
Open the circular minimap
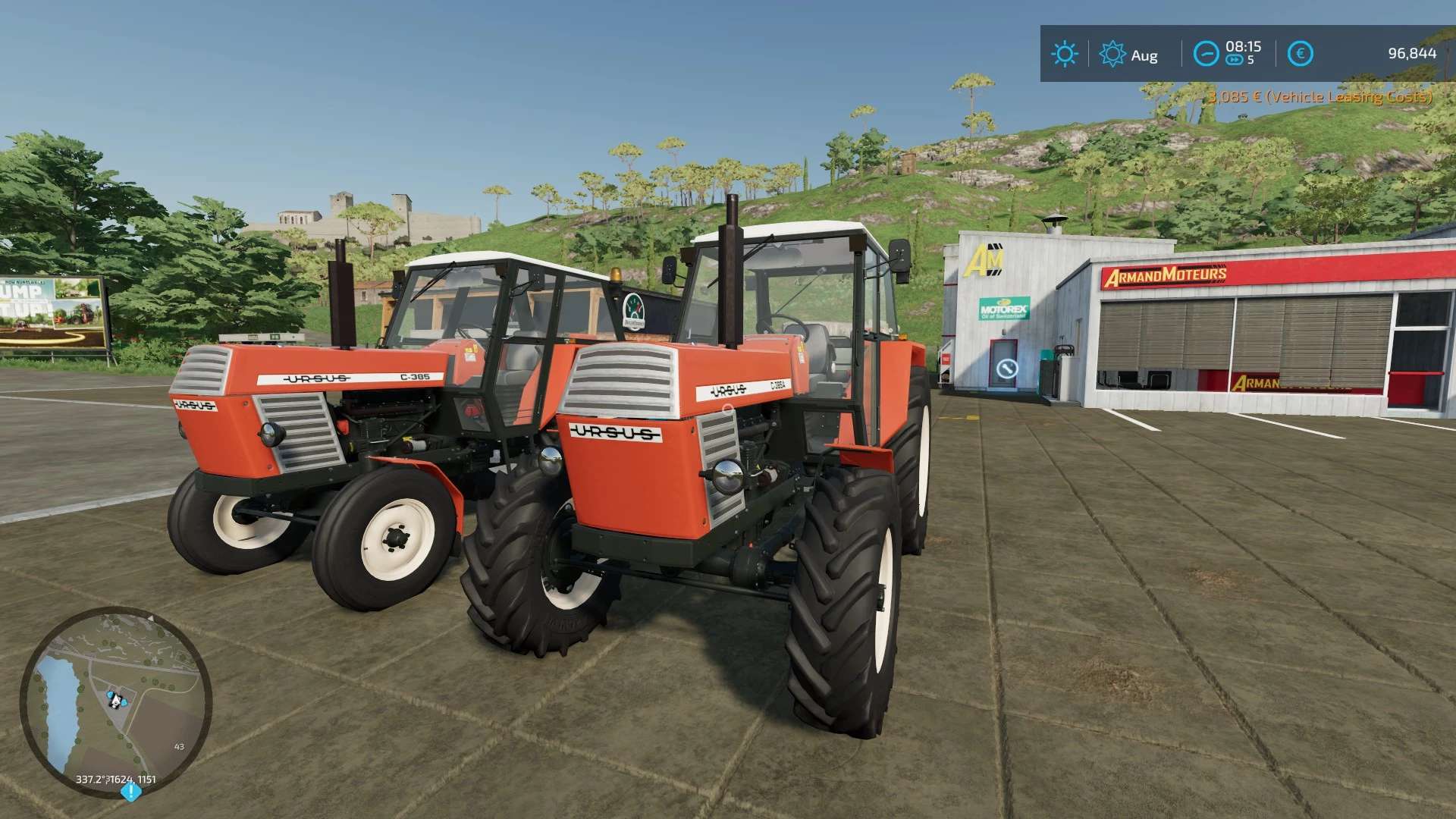tap(115, 700)
